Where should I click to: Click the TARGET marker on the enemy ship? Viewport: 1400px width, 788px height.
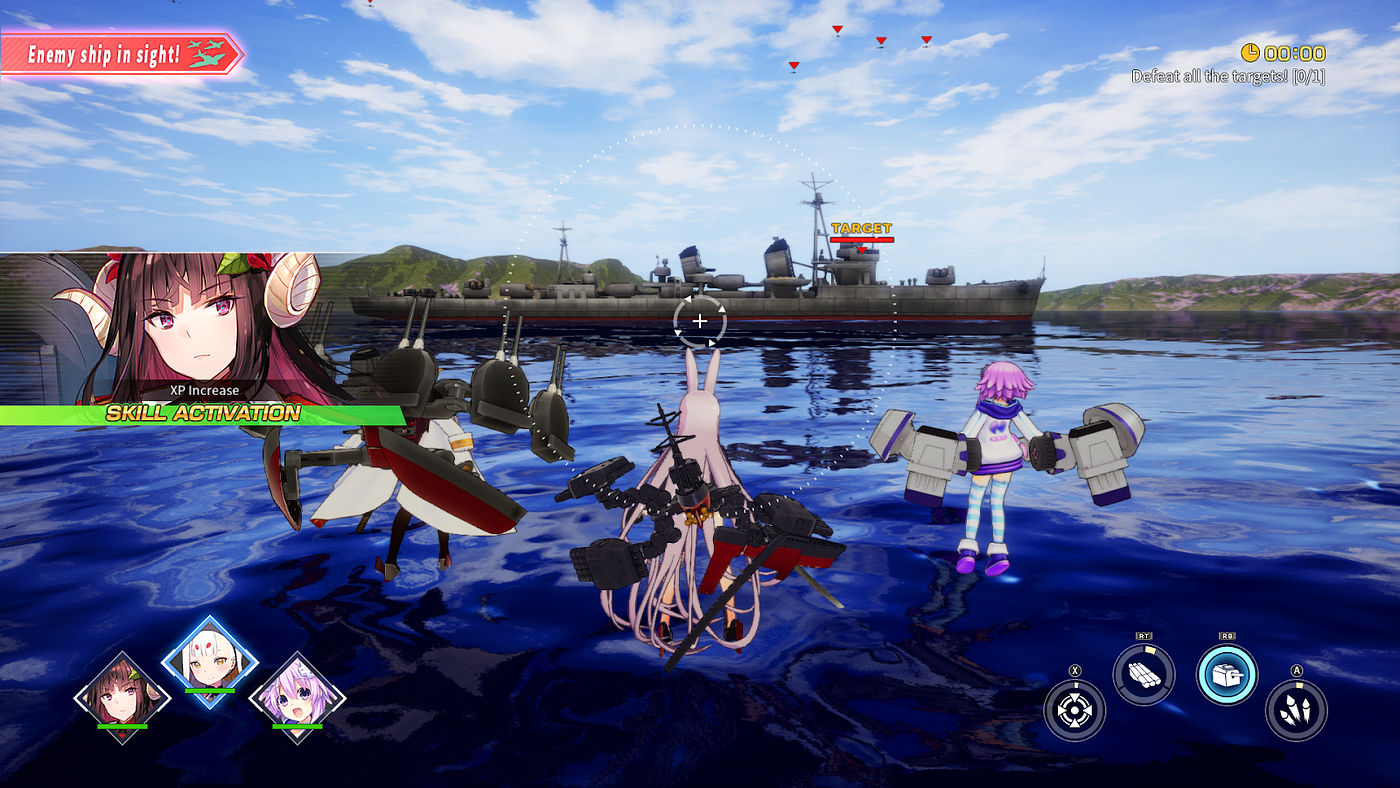(x=861, y=229)
